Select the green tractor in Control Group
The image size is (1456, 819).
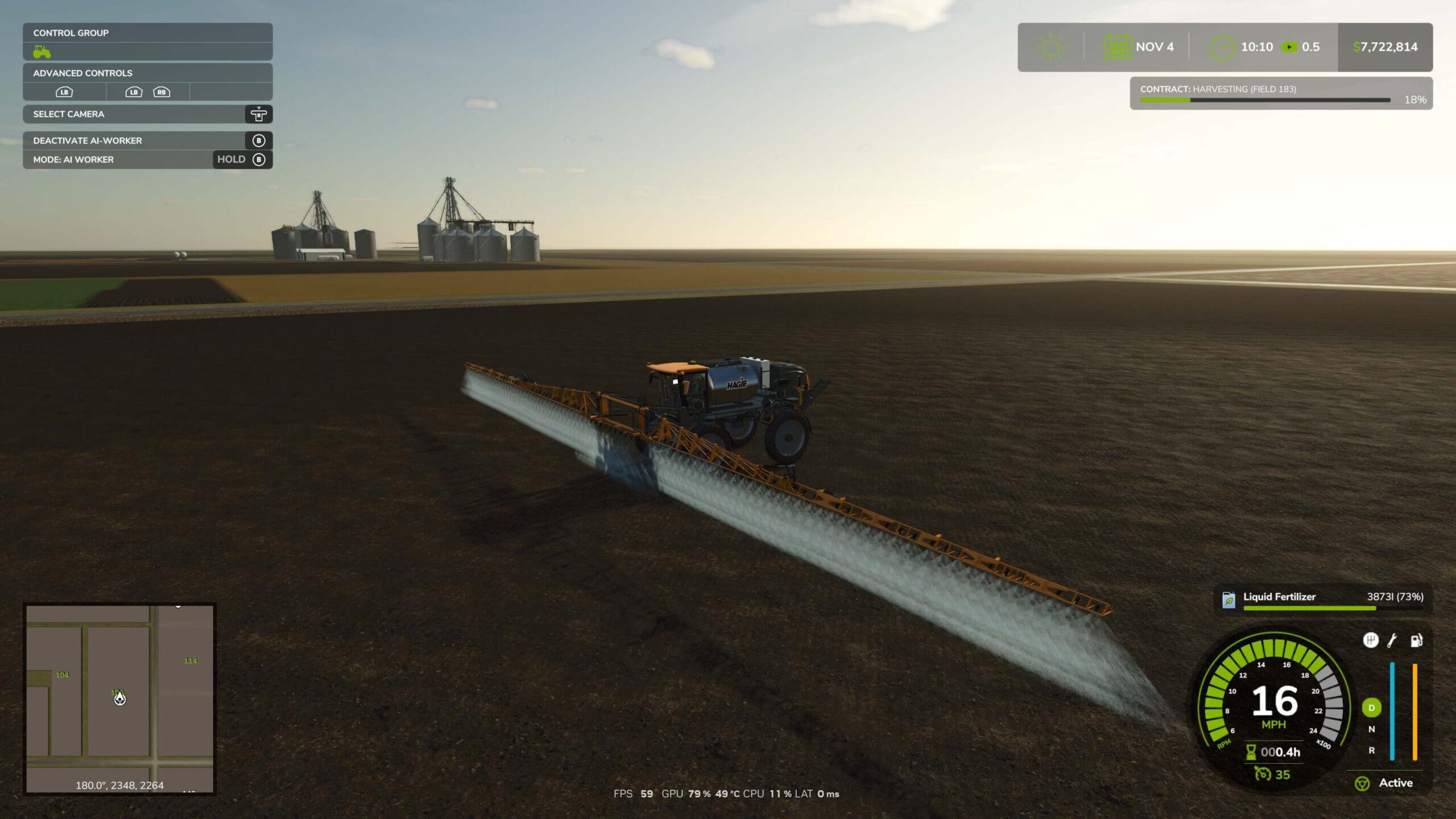(42, 52)
